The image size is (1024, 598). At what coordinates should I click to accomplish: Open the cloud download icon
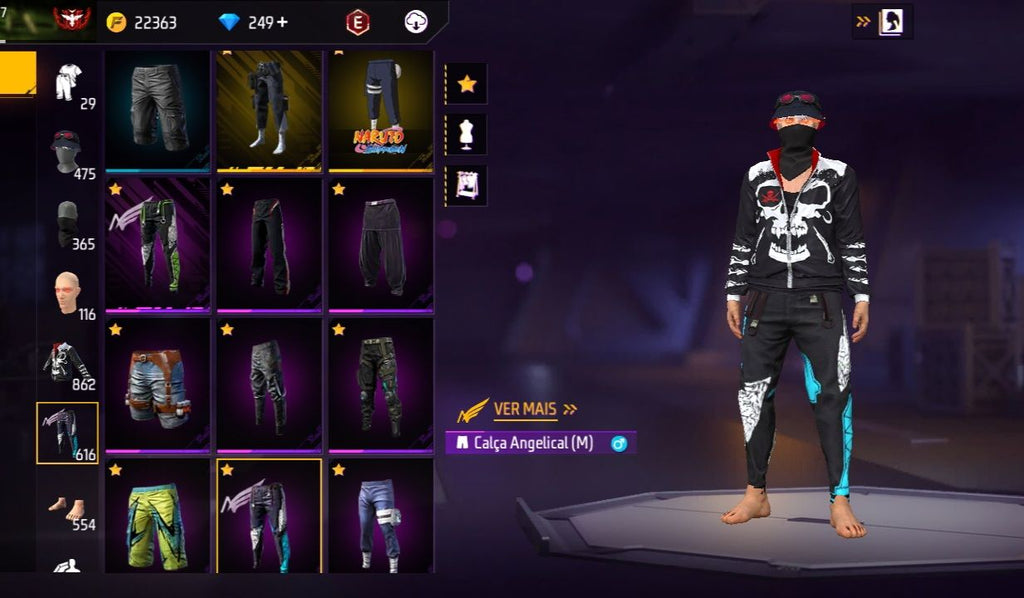point(416,22)
